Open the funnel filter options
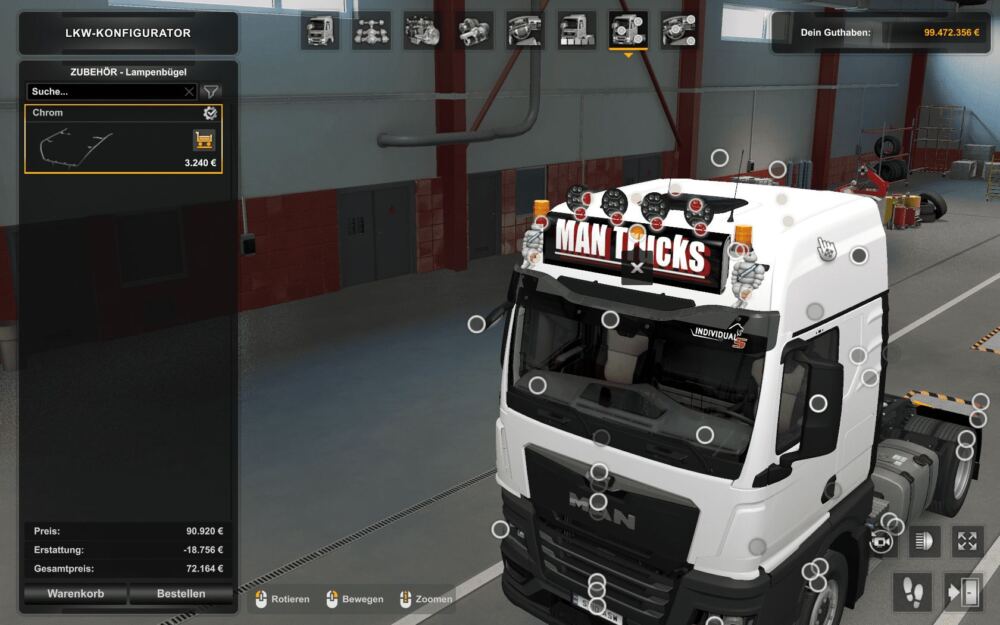This screenshot has height=625, width=1000. click(x=211, y=91)
